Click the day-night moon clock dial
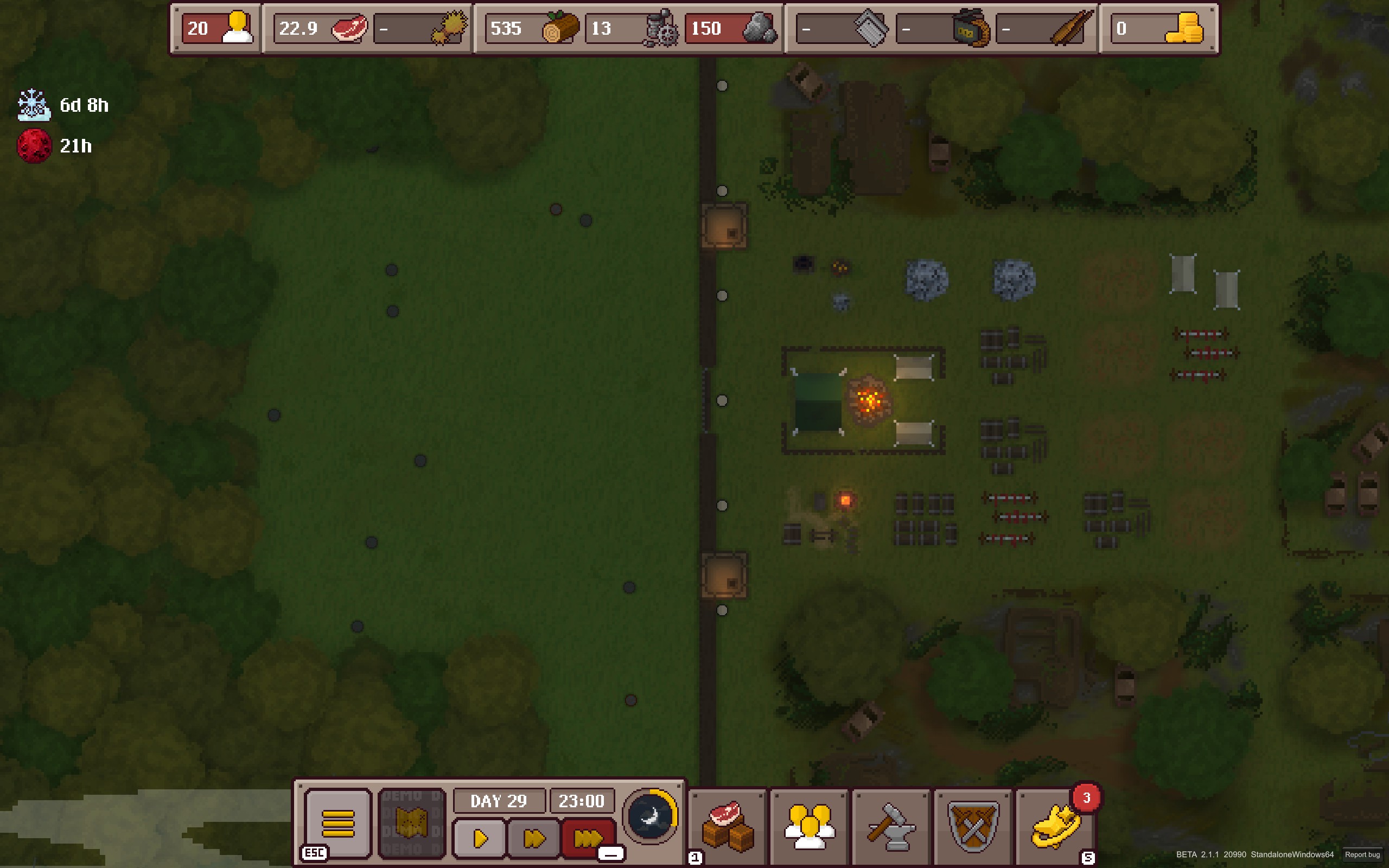This screenshot has height=868, width=1389. coord(651,816)
